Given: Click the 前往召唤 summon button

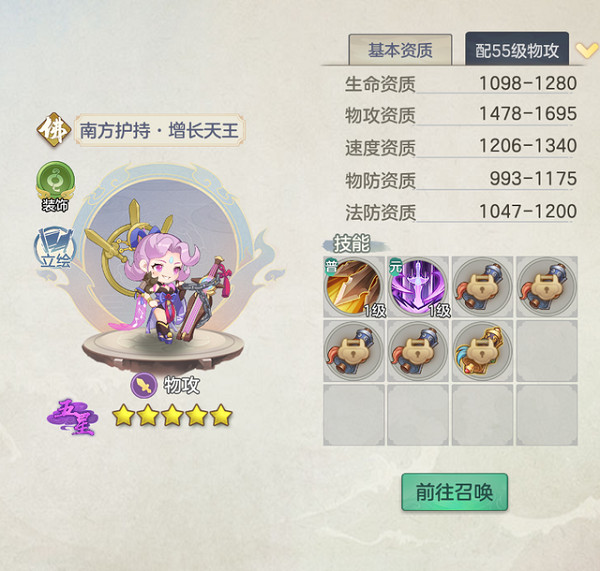Looking at the screenshot, I should pos(454,492).
